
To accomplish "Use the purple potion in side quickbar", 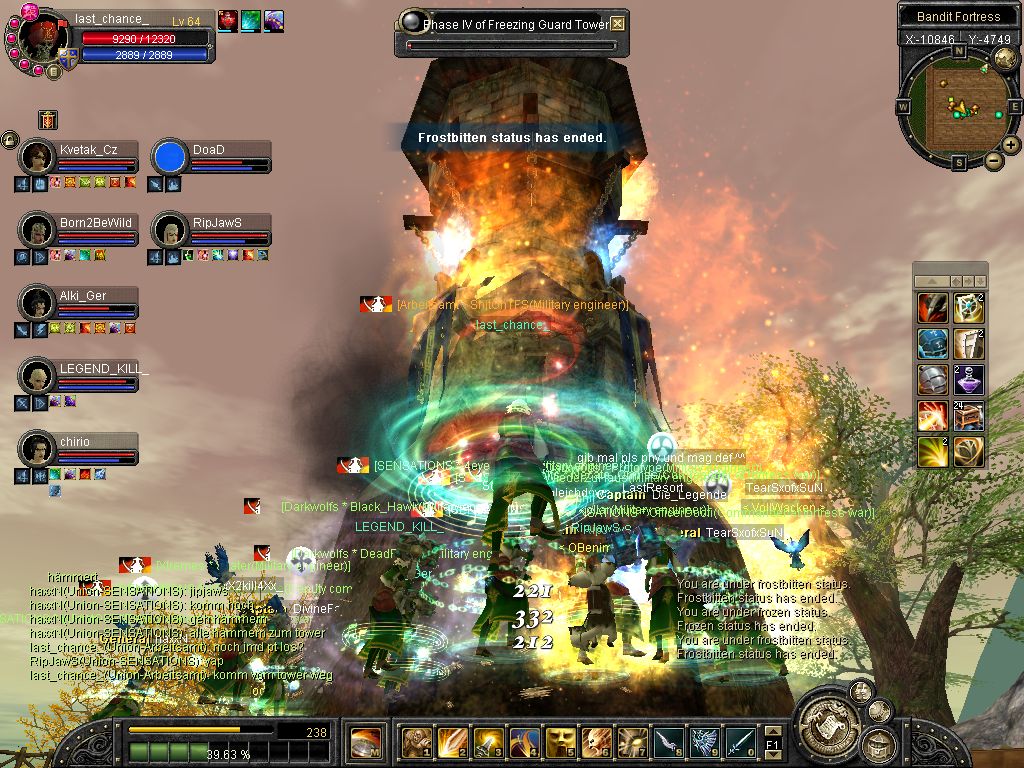I will coord(968,380).
